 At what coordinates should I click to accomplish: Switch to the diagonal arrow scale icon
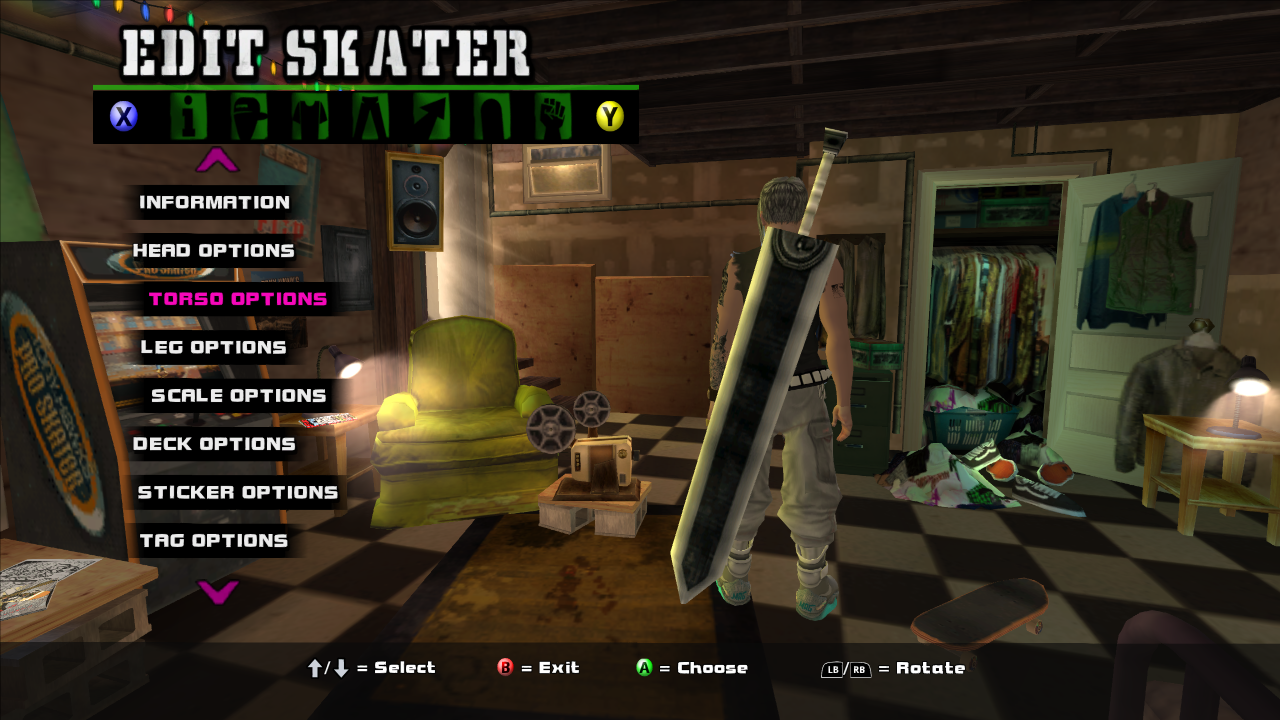tap(431, 117)
